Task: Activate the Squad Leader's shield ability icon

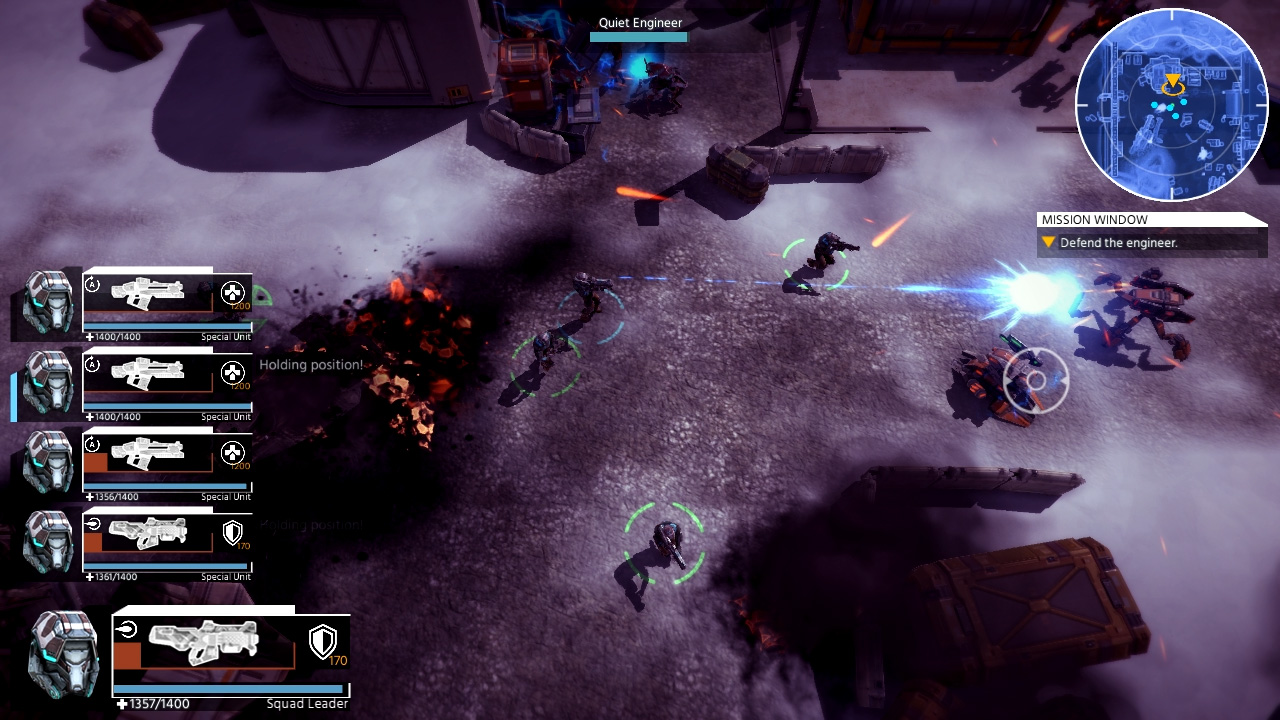Action: tap(323, 642)
